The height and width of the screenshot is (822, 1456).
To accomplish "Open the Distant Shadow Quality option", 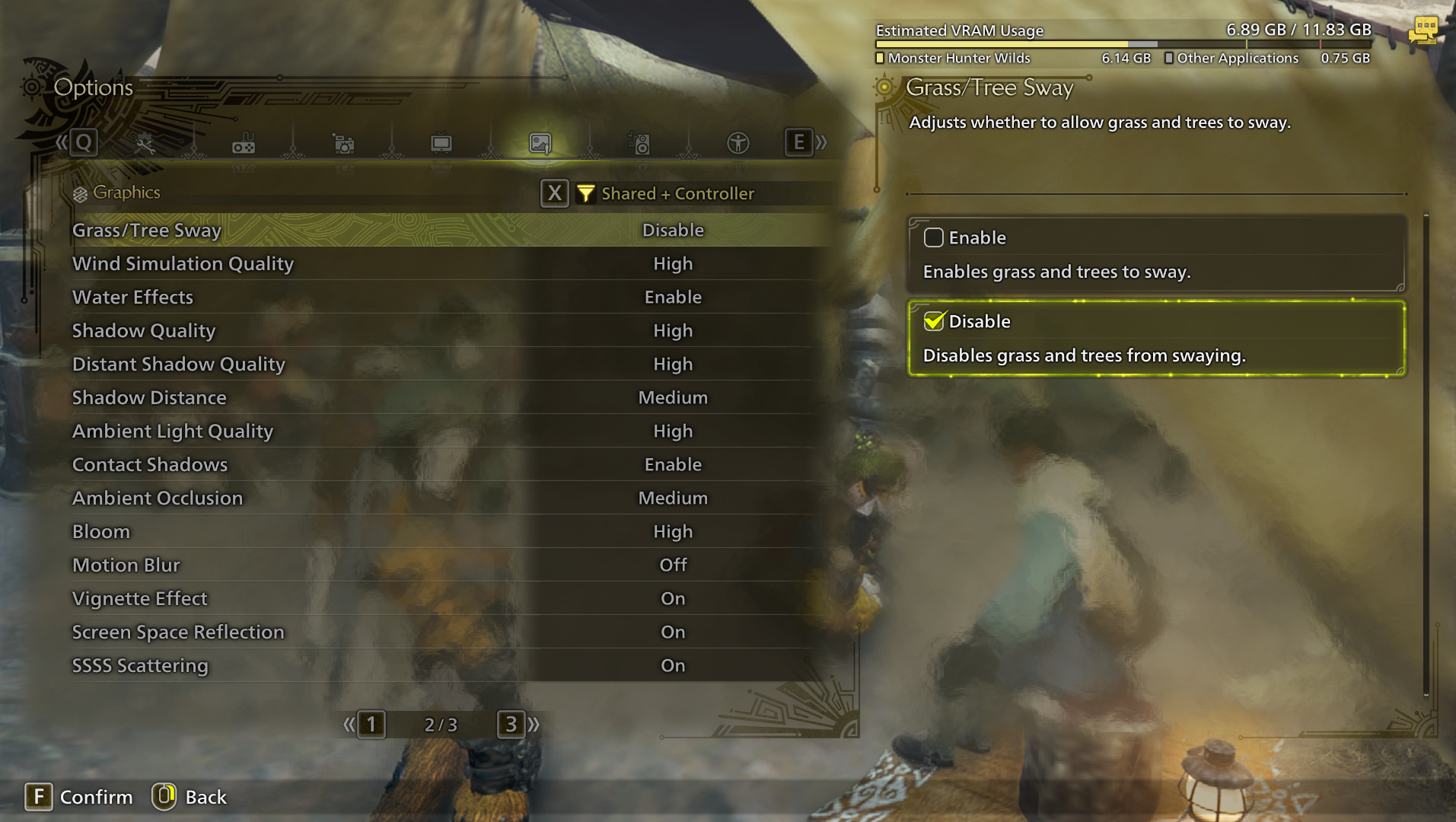I will pyautogui.click(x=449, y=364).
